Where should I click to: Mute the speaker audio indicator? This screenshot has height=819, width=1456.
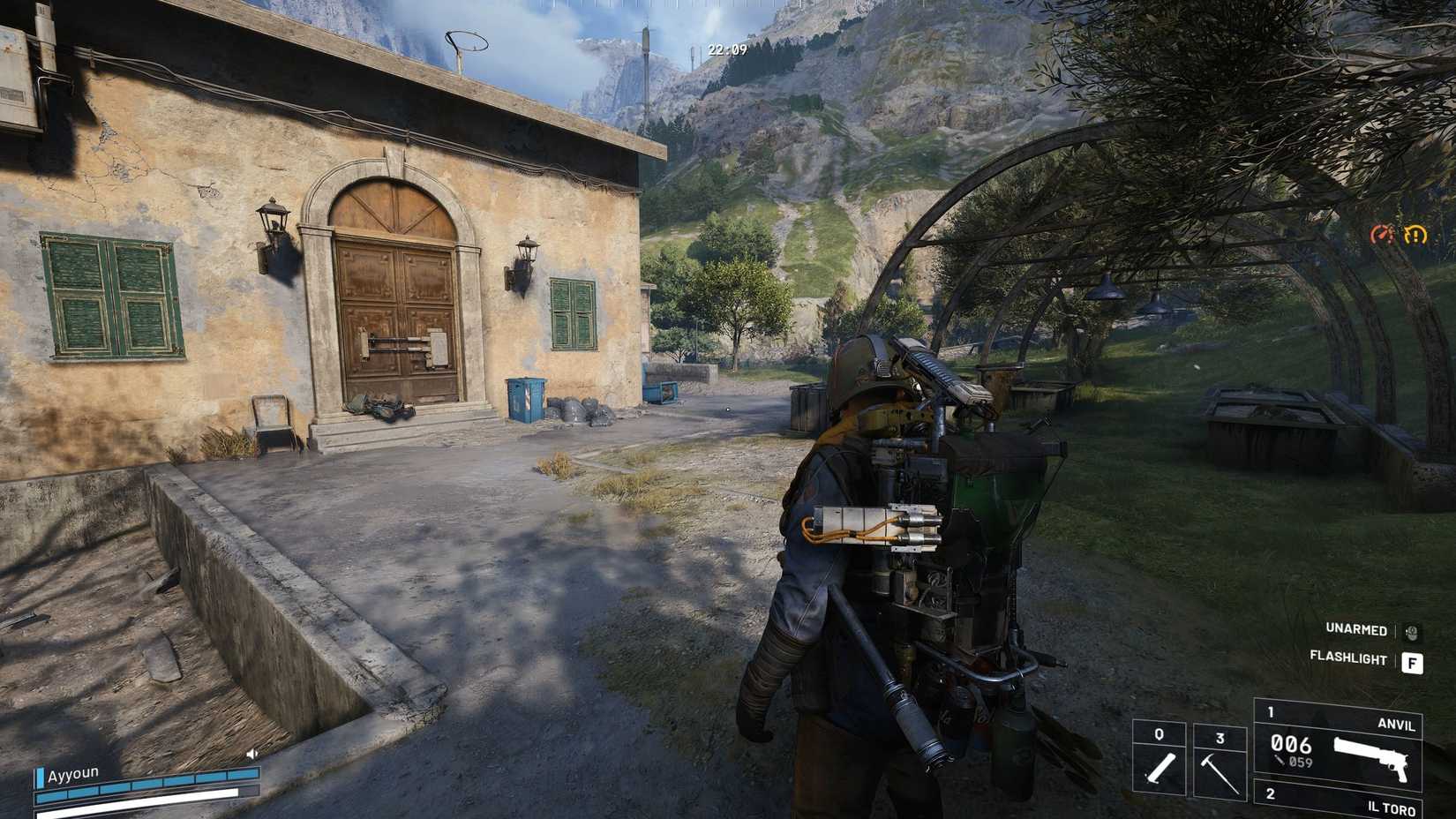(250, 754)
